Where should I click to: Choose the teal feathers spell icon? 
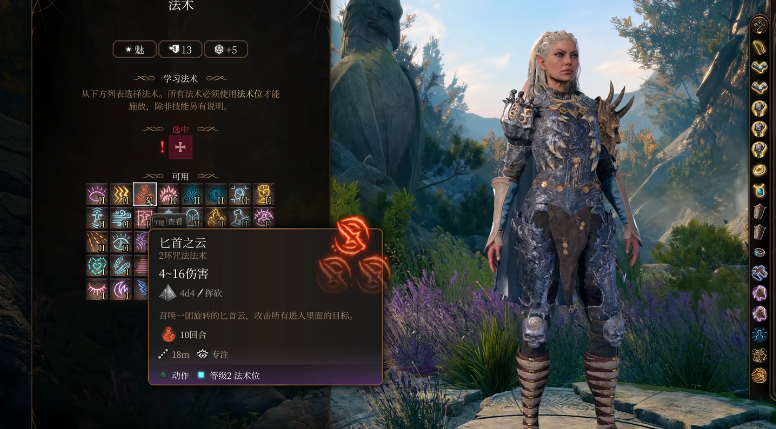tap(121, 266)
